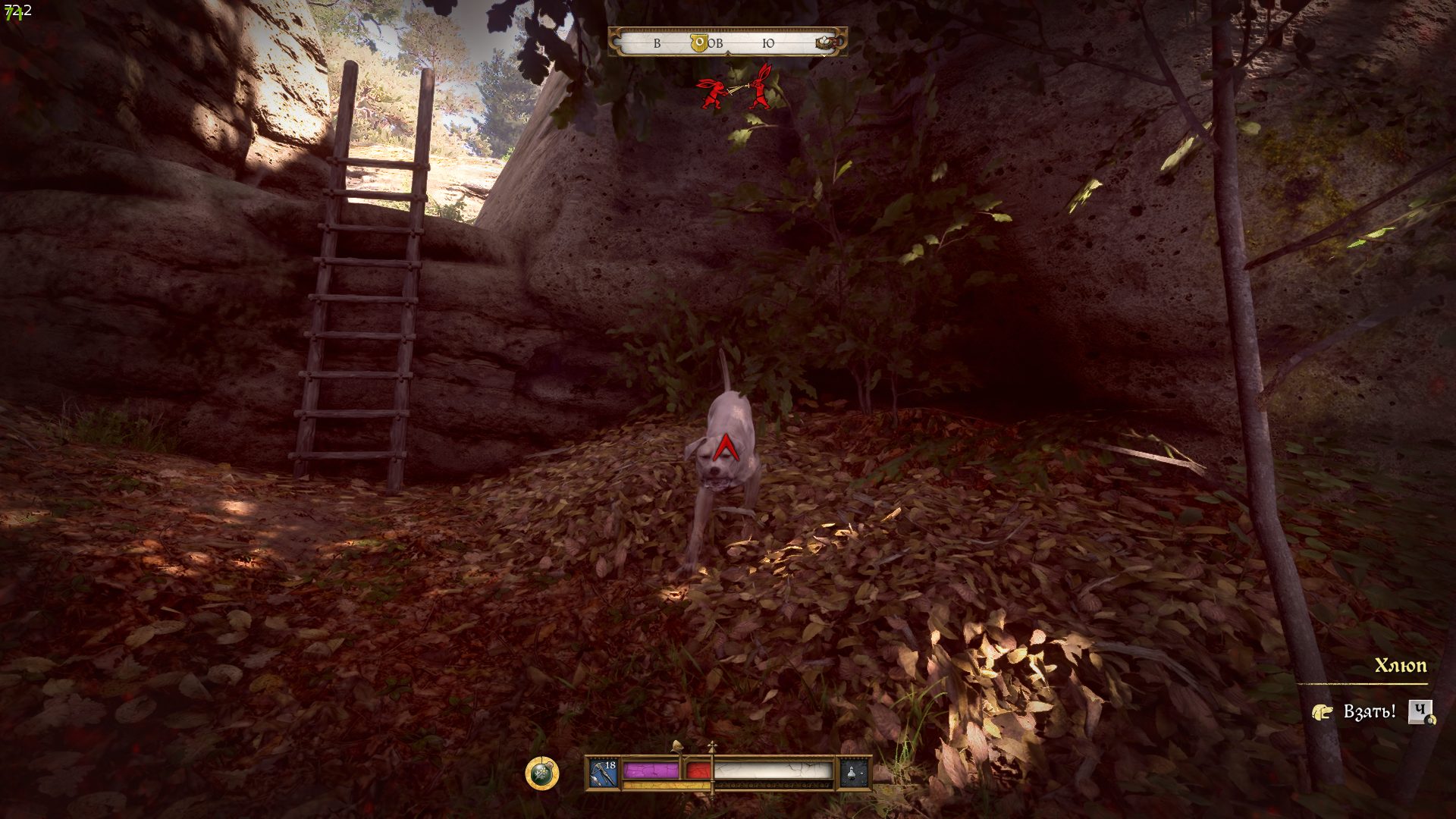Click the crossbow weapon slot with 18 bolts
1456x819 pixels.
[604, 773]
